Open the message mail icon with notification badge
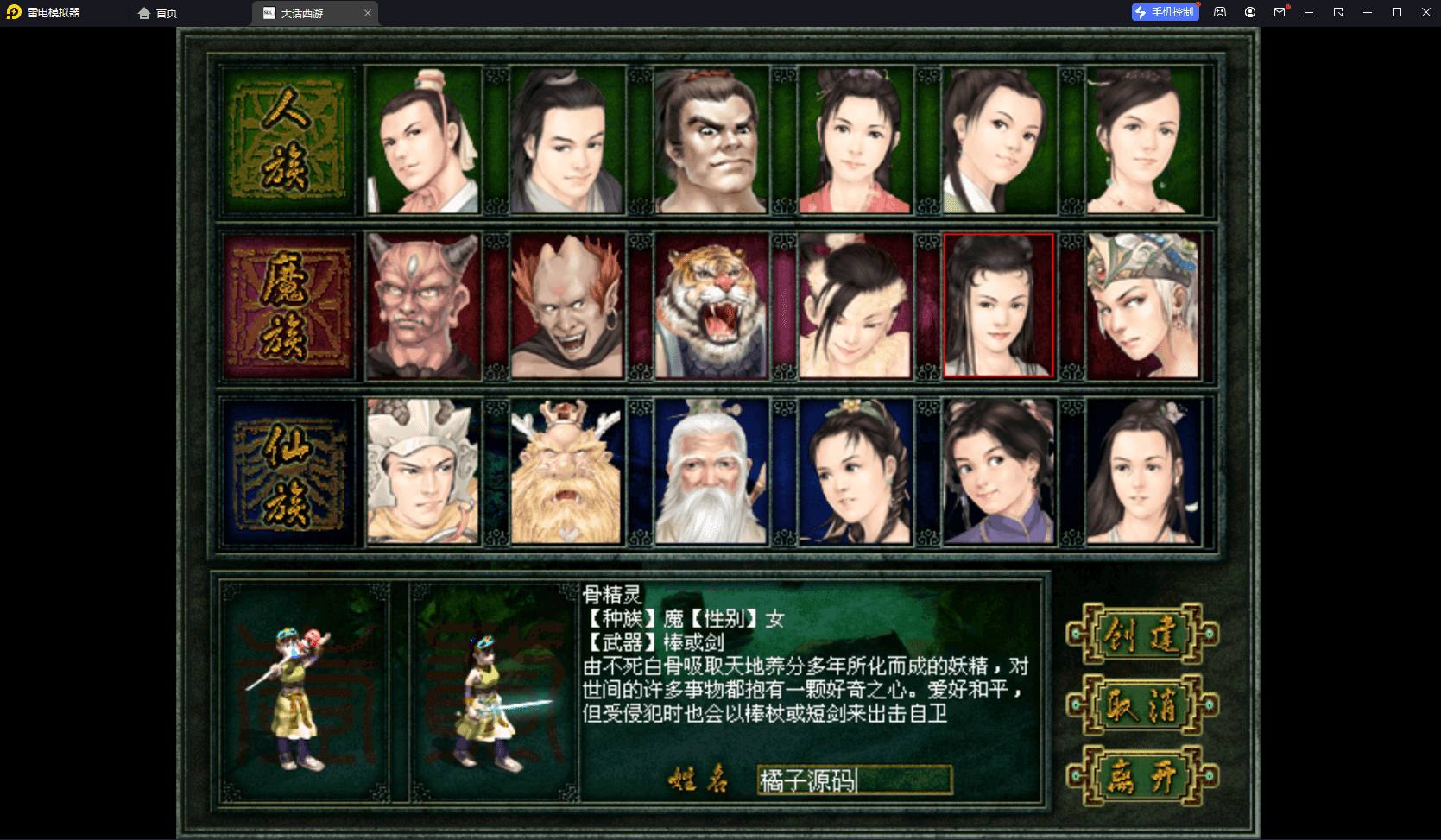This screenshot has height=840, width=1441. coord(1280,12)
